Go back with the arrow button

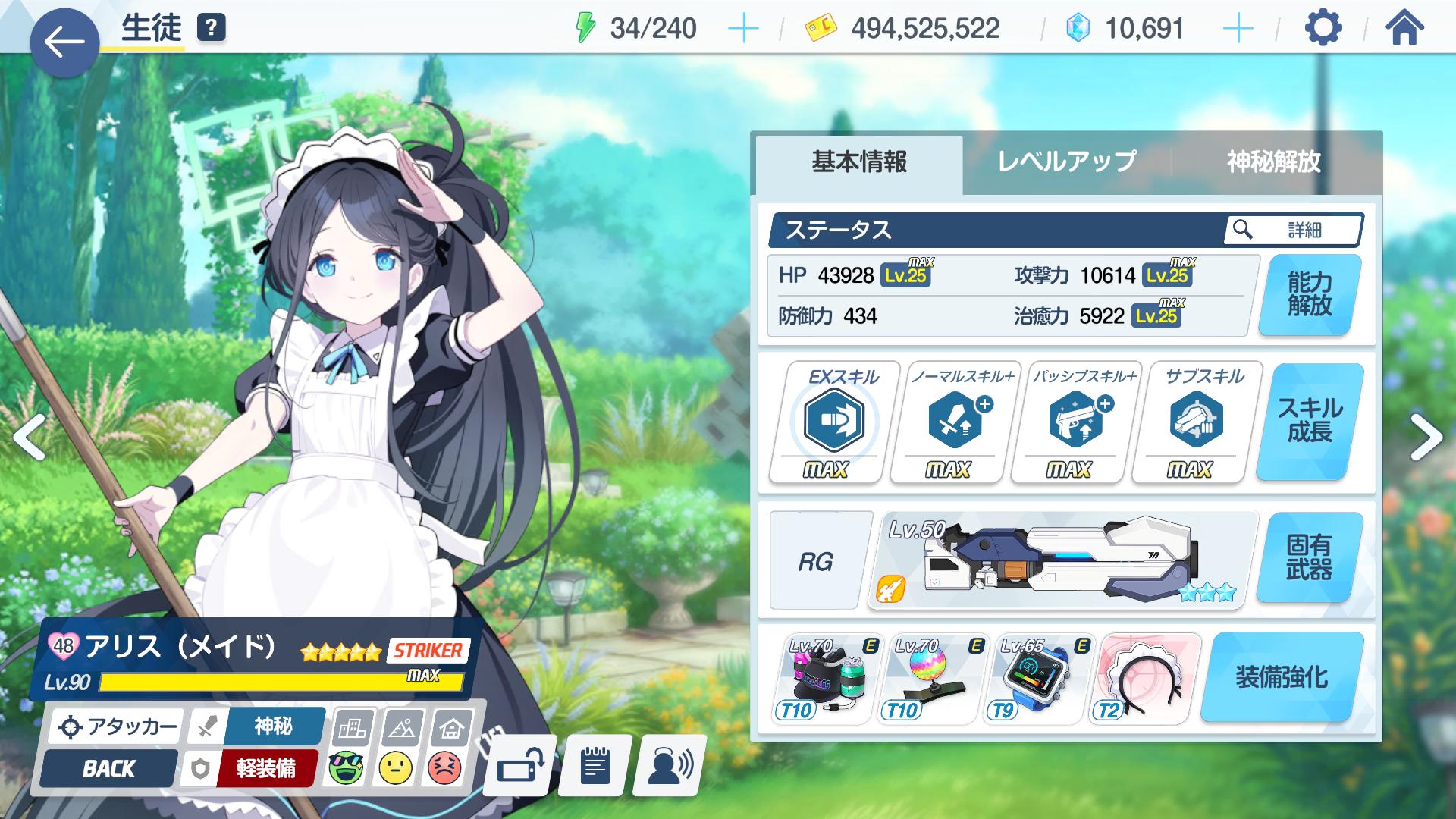tap(64, 42)
